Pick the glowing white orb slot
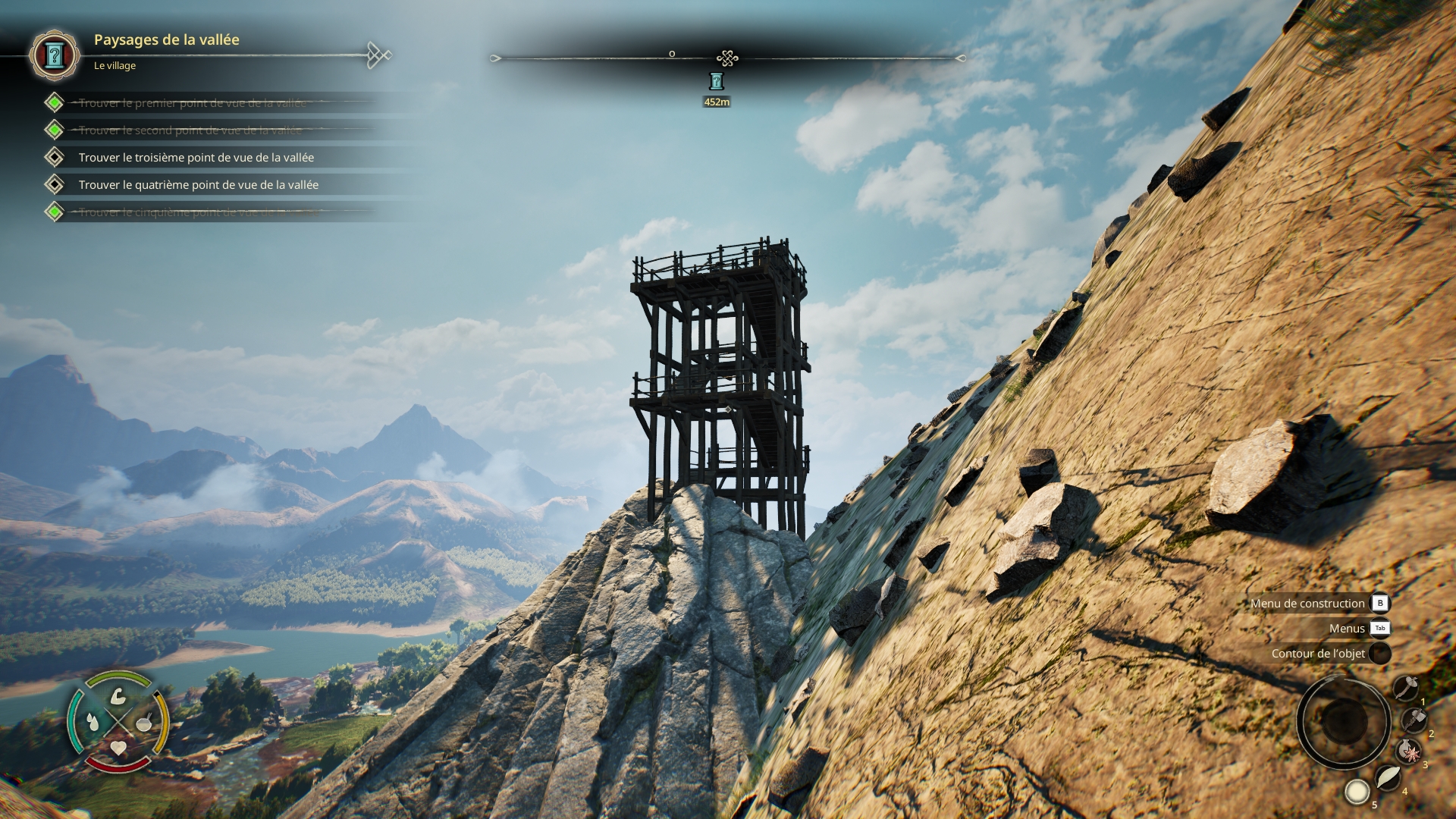 pyautogui.click(x=1357, y=792)
